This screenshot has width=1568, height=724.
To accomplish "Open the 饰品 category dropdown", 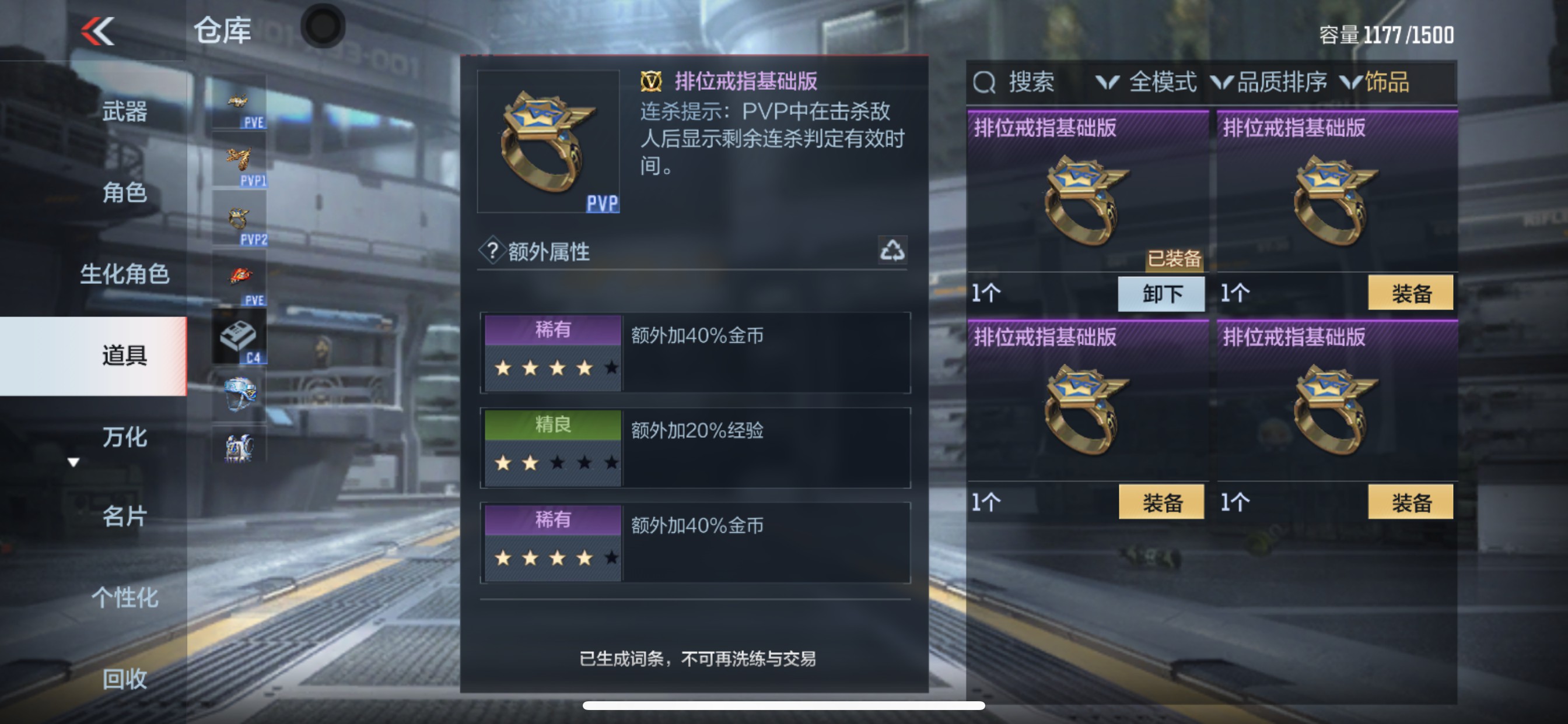I will [1386, 83].
